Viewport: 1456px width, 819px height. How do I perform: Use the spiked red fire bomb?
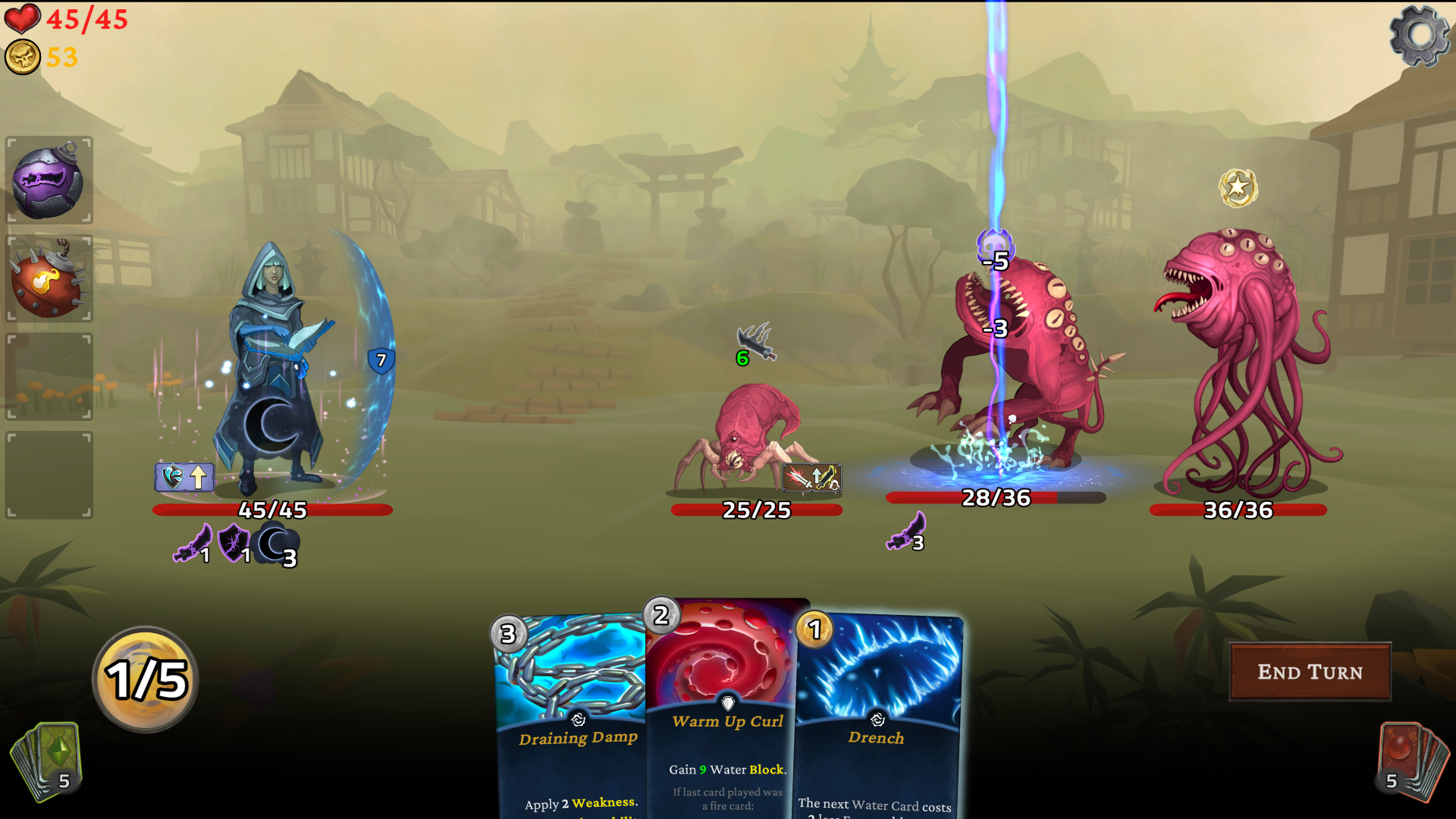click(x=49, y=279)
